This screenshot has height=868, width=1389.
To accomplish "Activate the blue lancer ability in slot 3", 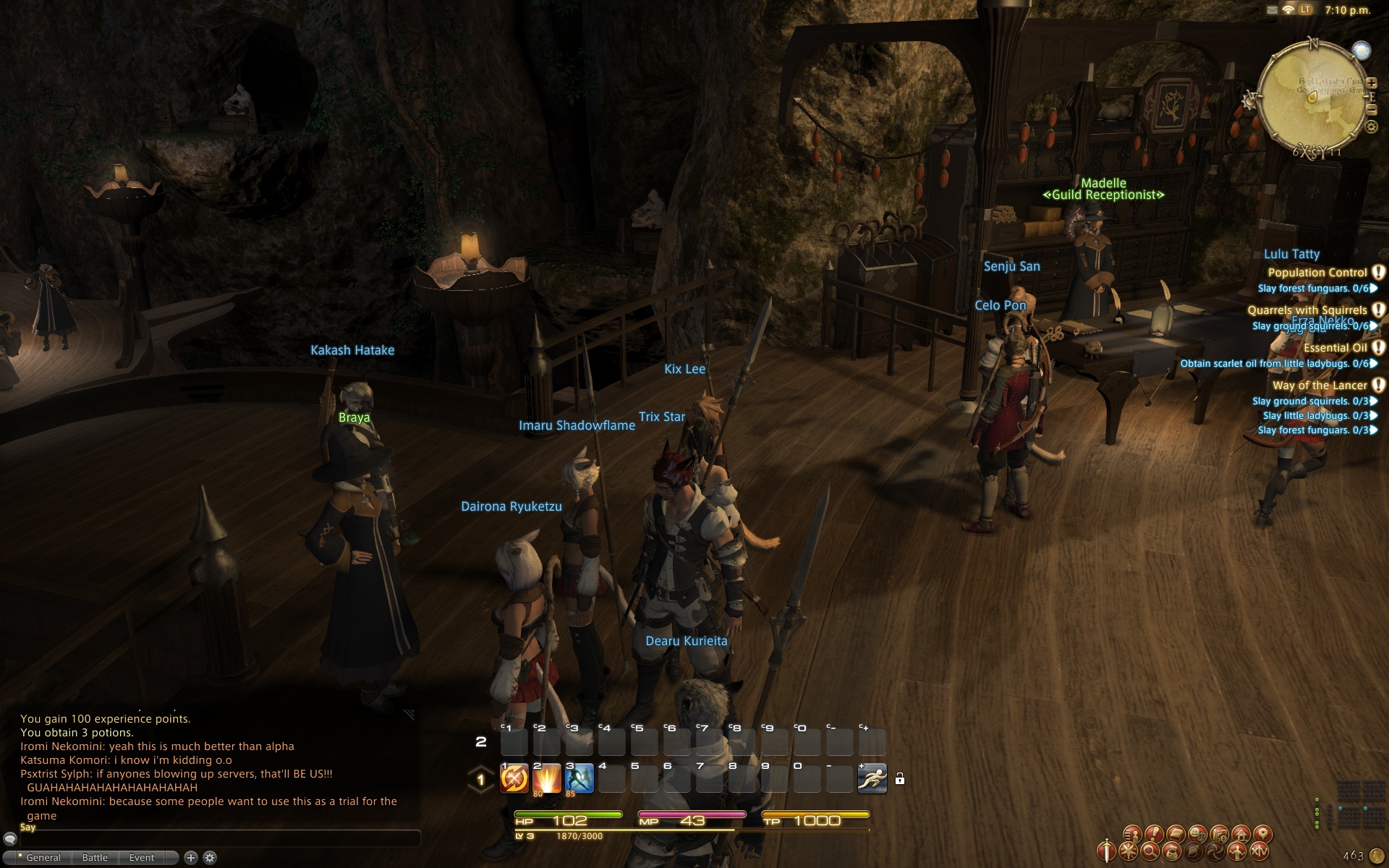I will tap(579, 778).
